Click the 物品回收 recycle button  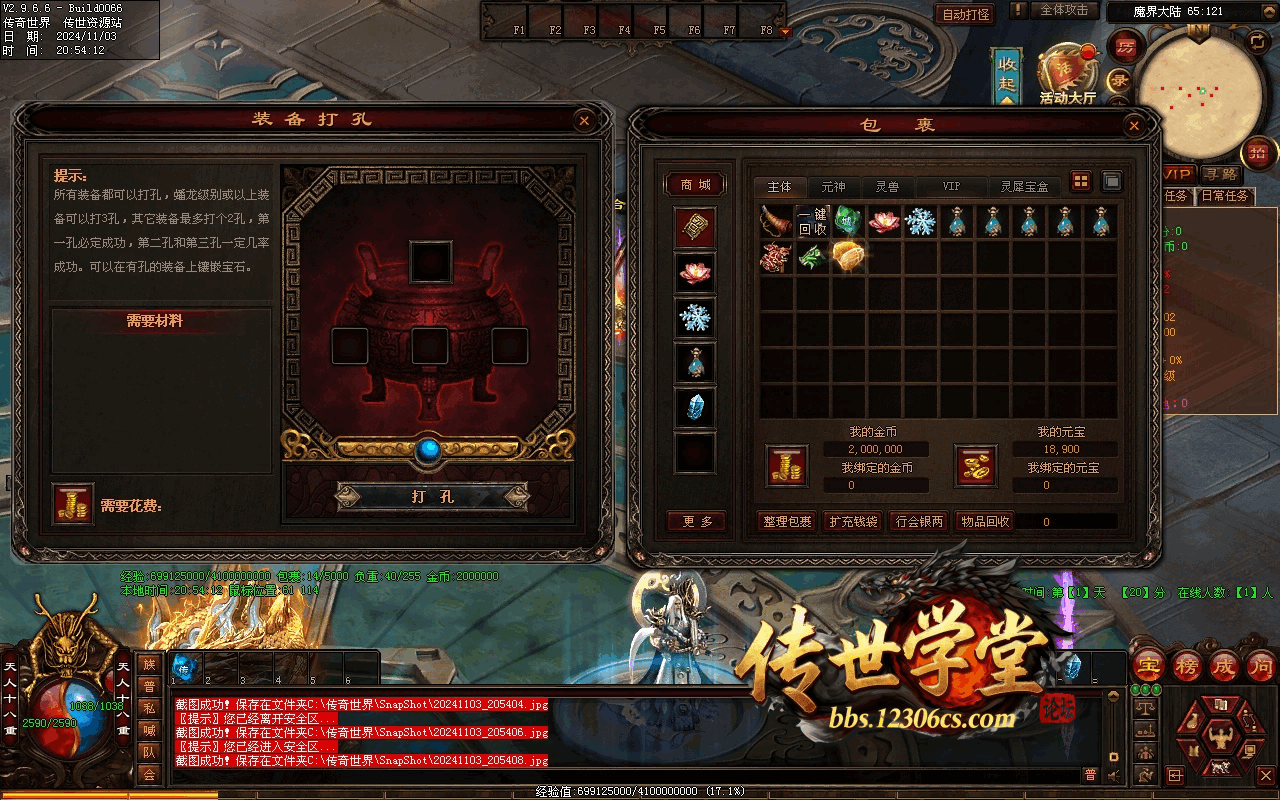985,521
